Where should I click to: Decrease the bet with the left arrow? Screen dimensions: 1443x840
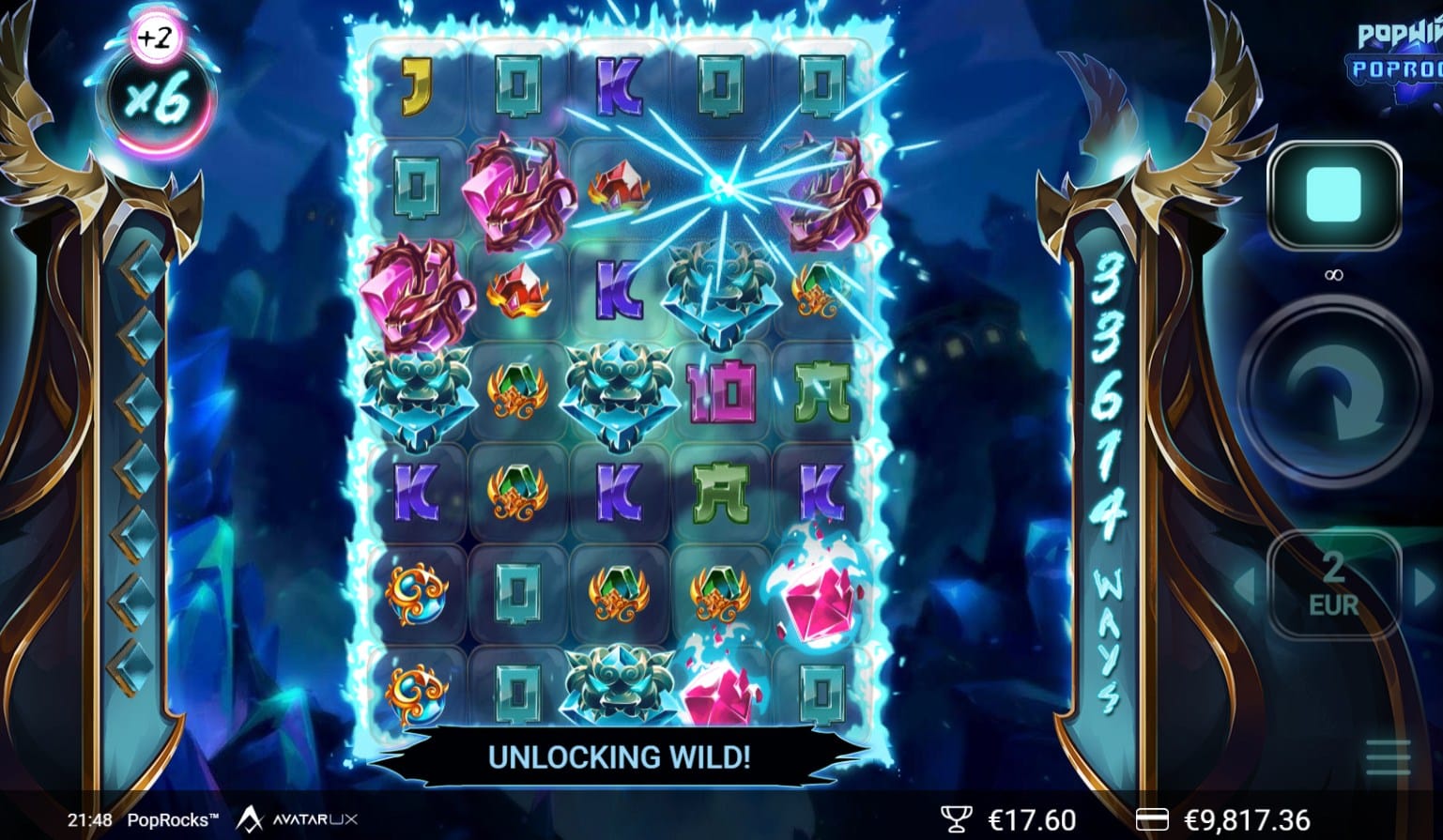tap(1245, 586)
